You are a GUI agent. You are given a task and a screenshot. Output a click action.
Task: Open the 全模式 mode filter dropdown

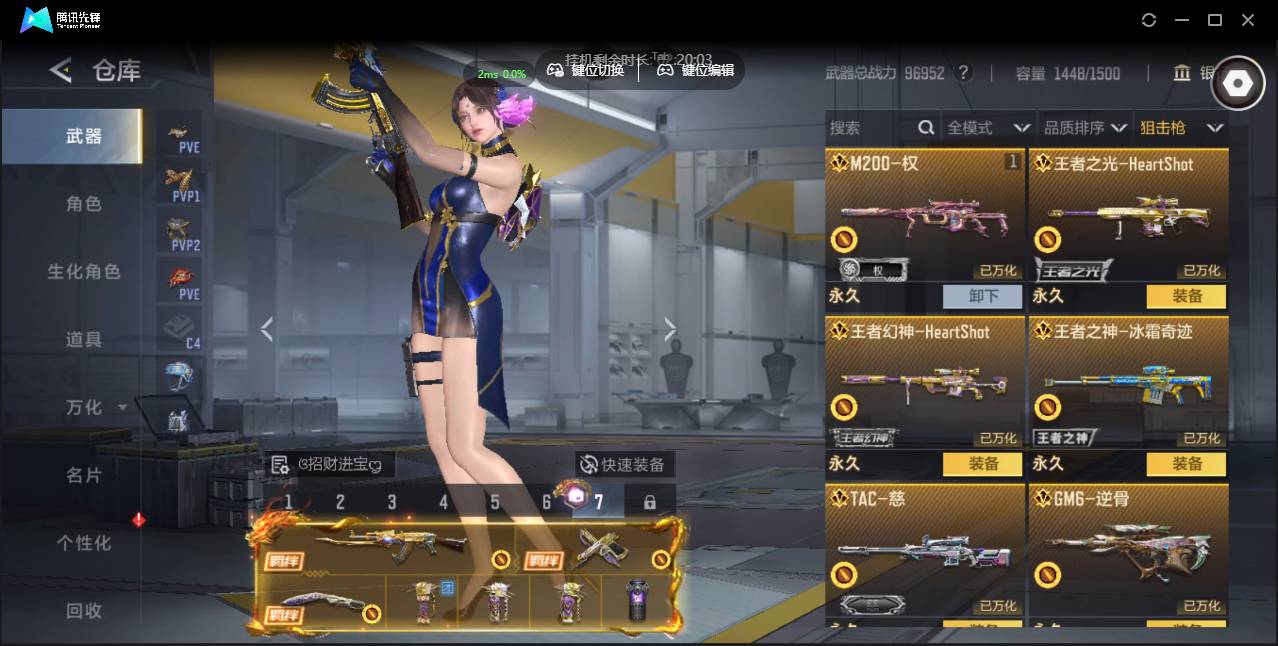point(988,128)
